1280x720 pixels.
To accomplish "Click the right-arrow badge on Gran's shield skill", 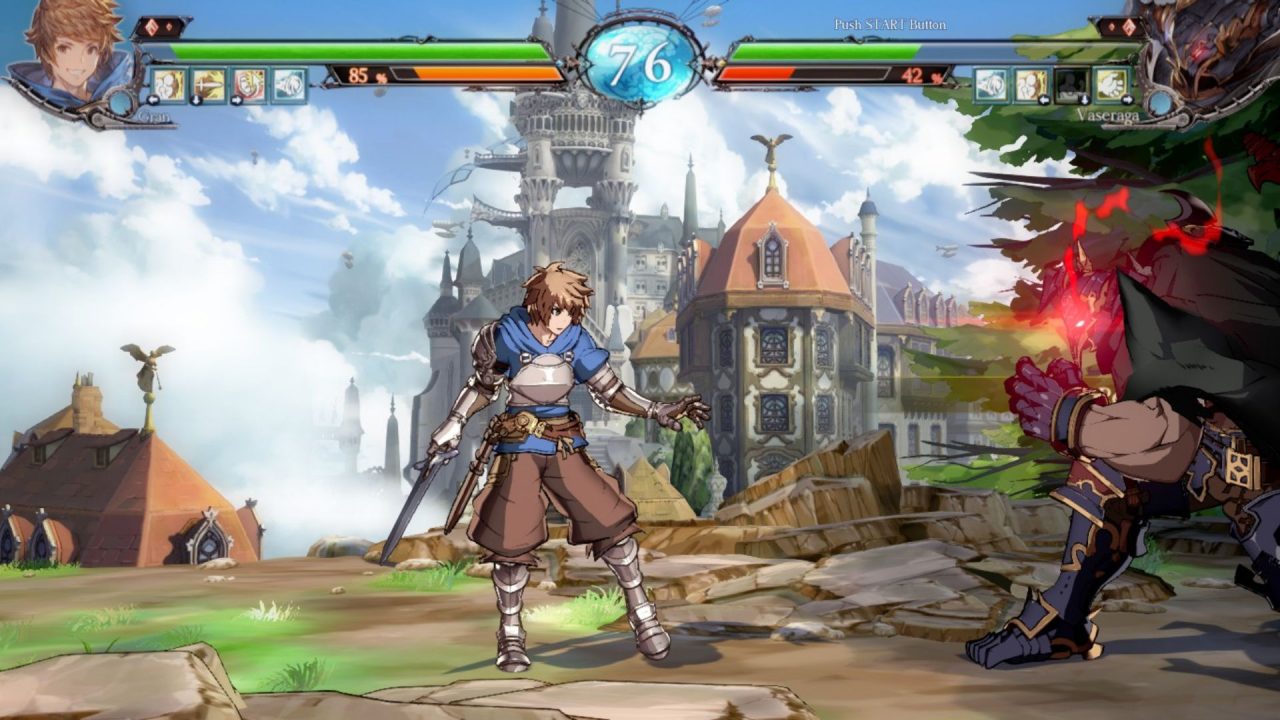I will 236,100.
